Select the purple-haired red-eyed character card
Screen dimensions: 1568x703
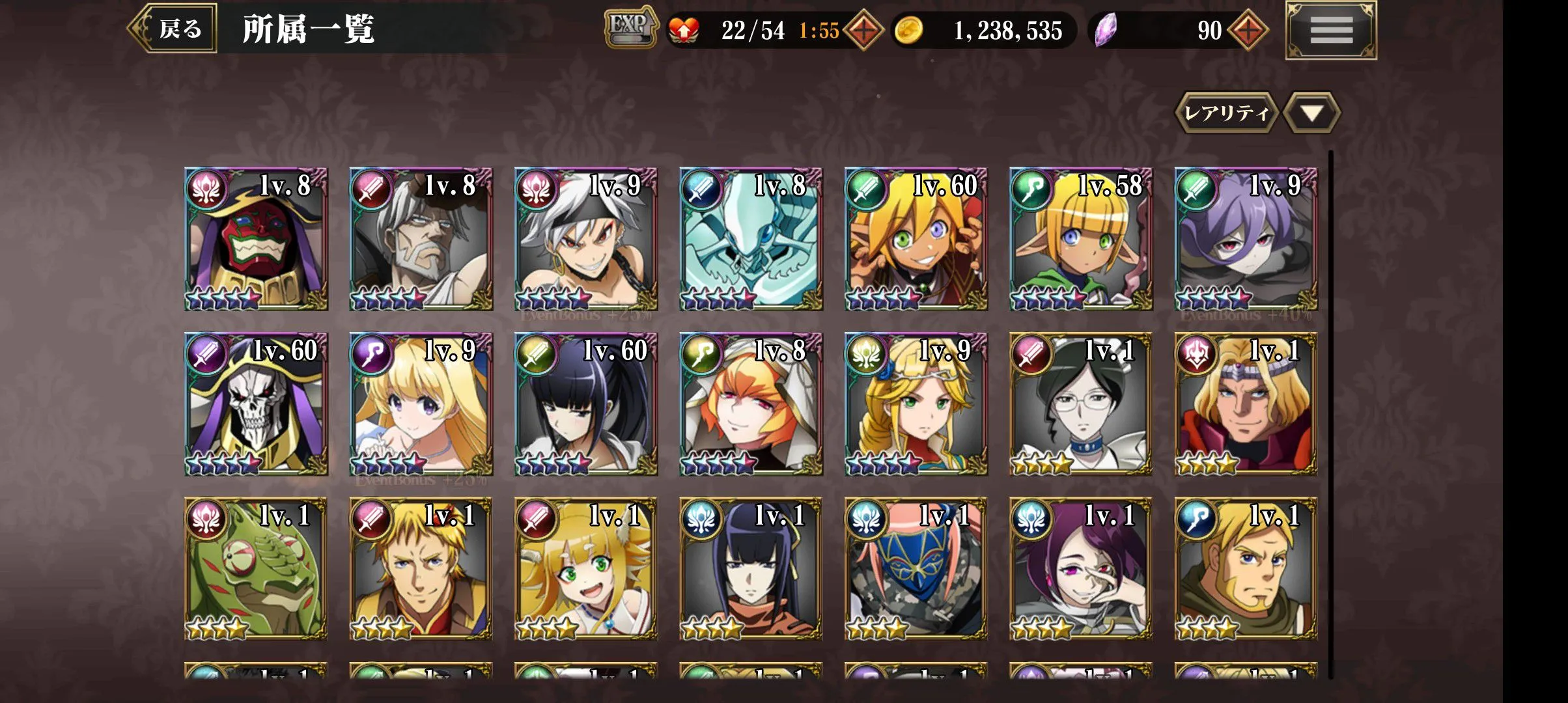(x=1246, y=240)
